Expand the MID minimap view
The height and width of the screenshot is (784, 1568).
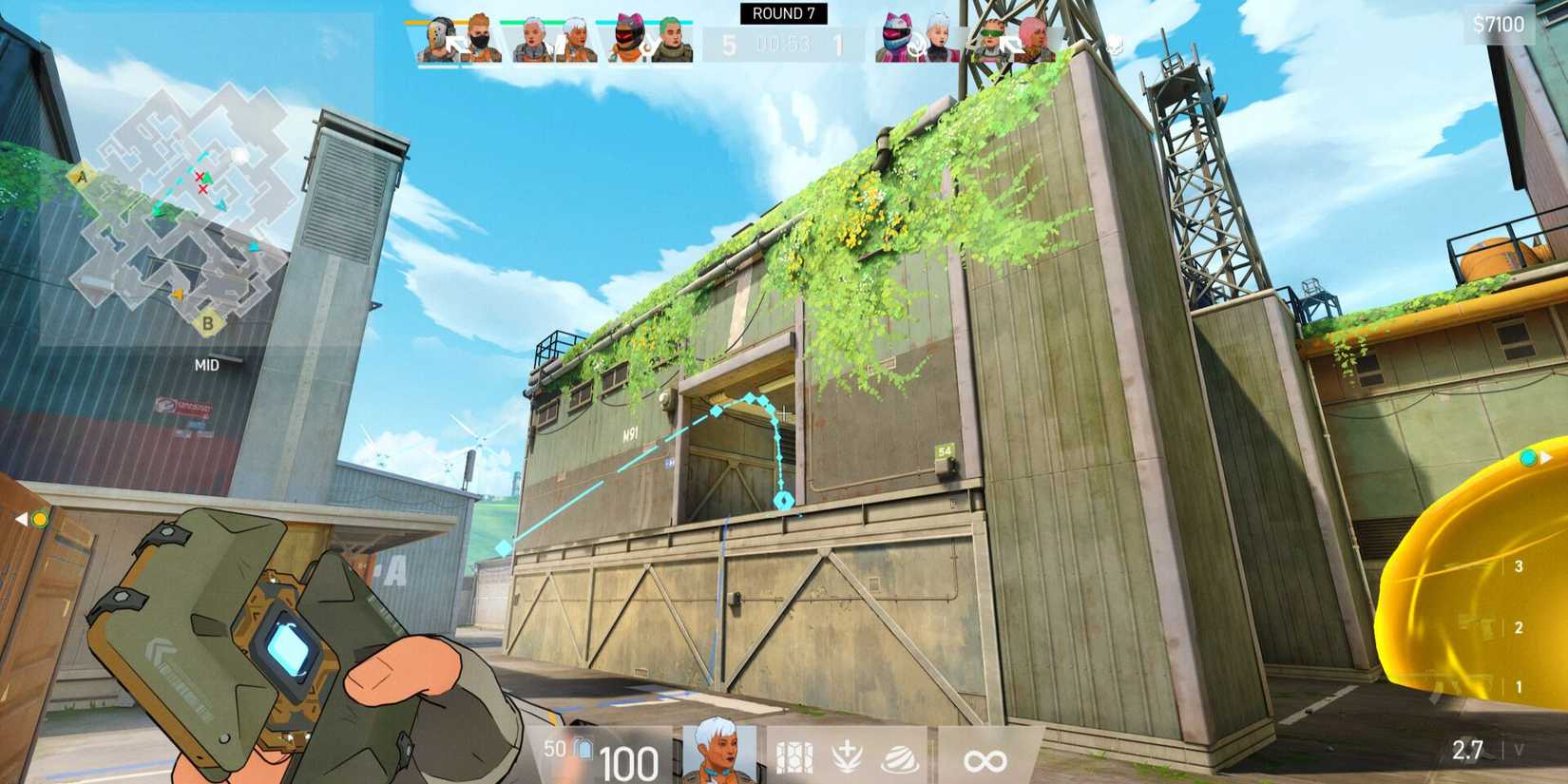point(207,365)
